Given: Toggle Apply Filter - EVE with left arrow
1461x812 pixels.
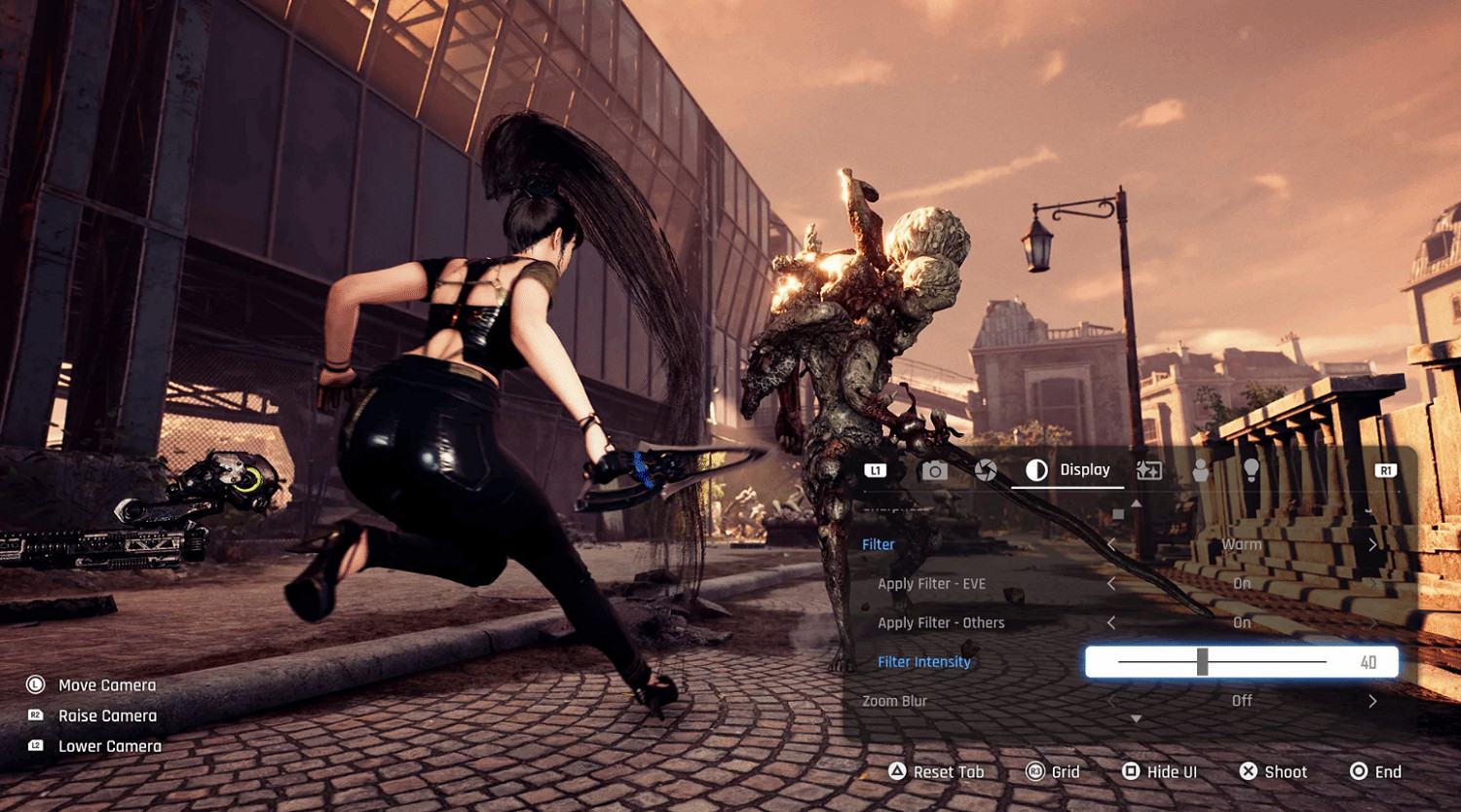Looking at the screenshot, I should click(1111, 583).
